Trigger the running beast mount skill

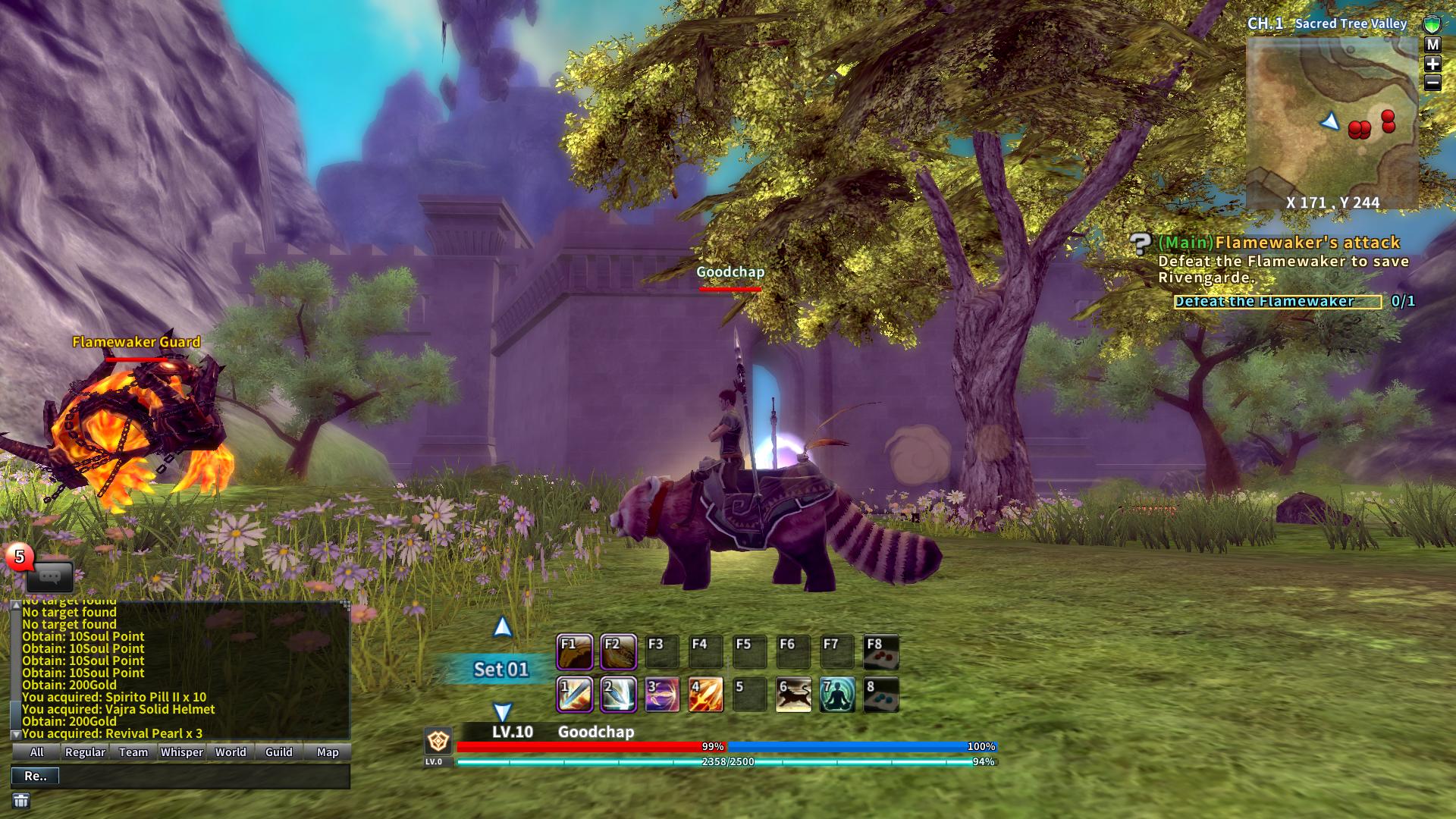[x=793, y=695]
